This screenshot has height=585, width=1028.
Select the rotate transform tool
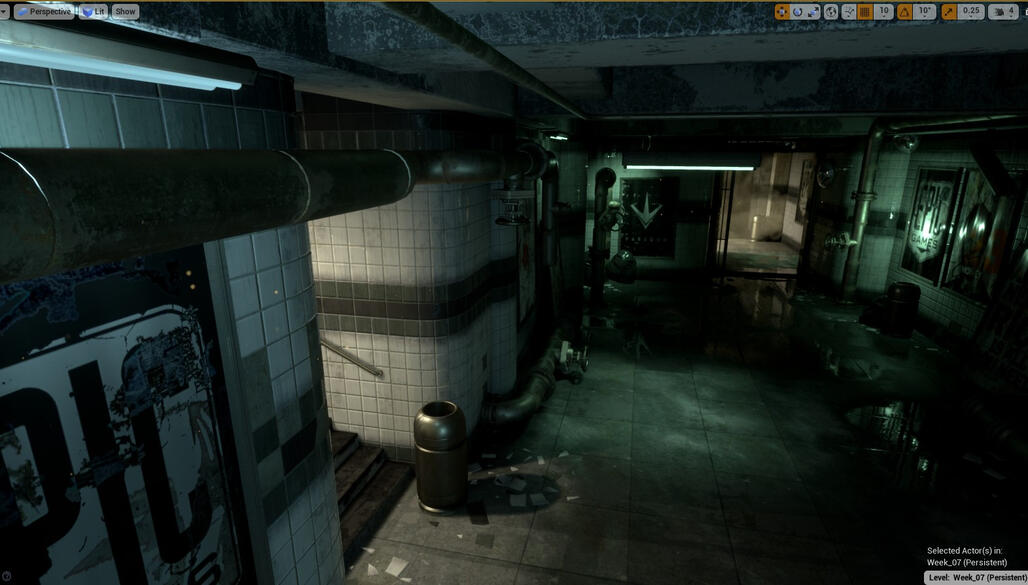(x=798, y=12)
